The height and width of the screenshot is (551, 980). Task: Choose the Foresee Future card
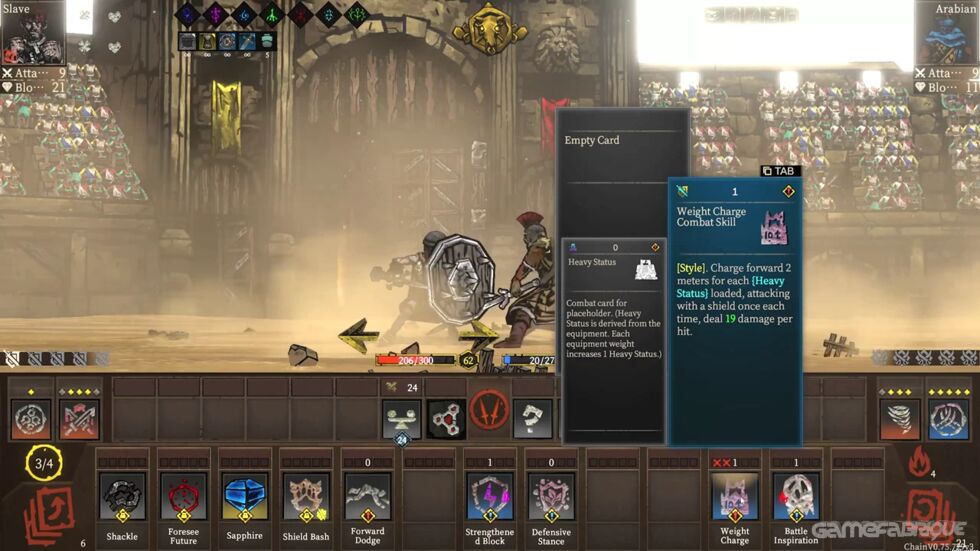(183, 497)
